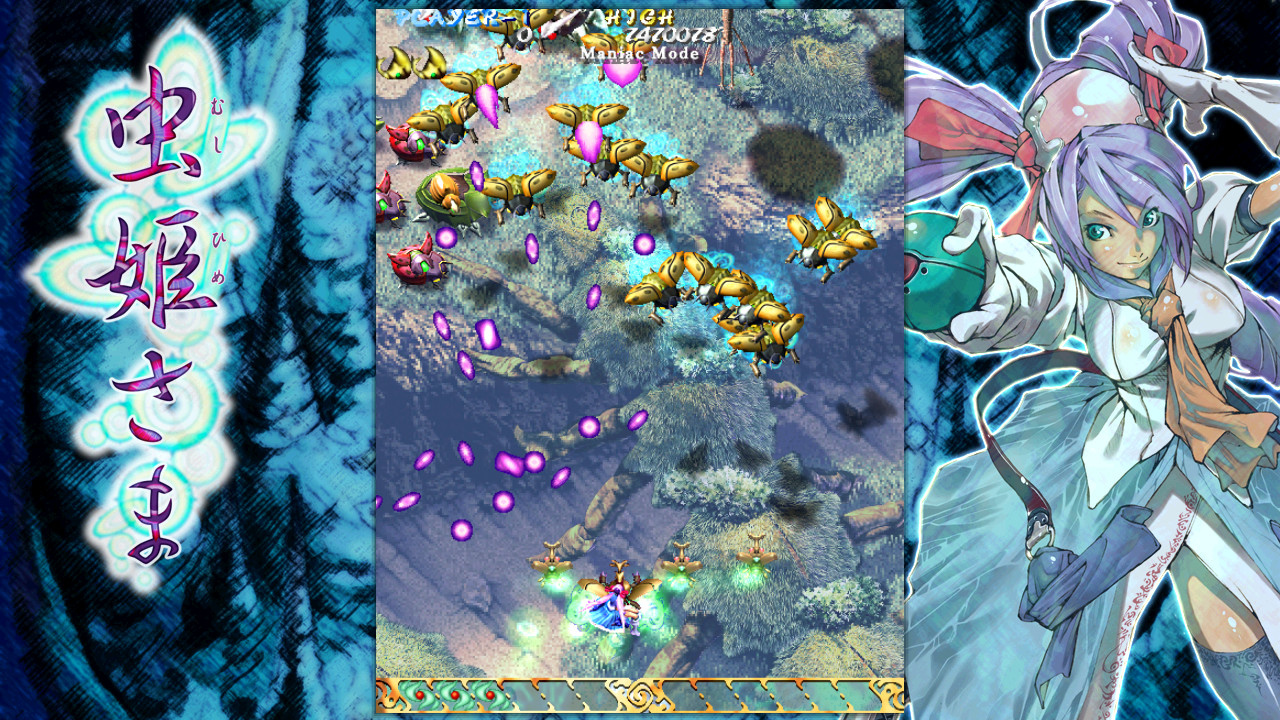Click the first green gem in the bottom bar
This screenshot has width=1280, height=720.
coord(418,695)
